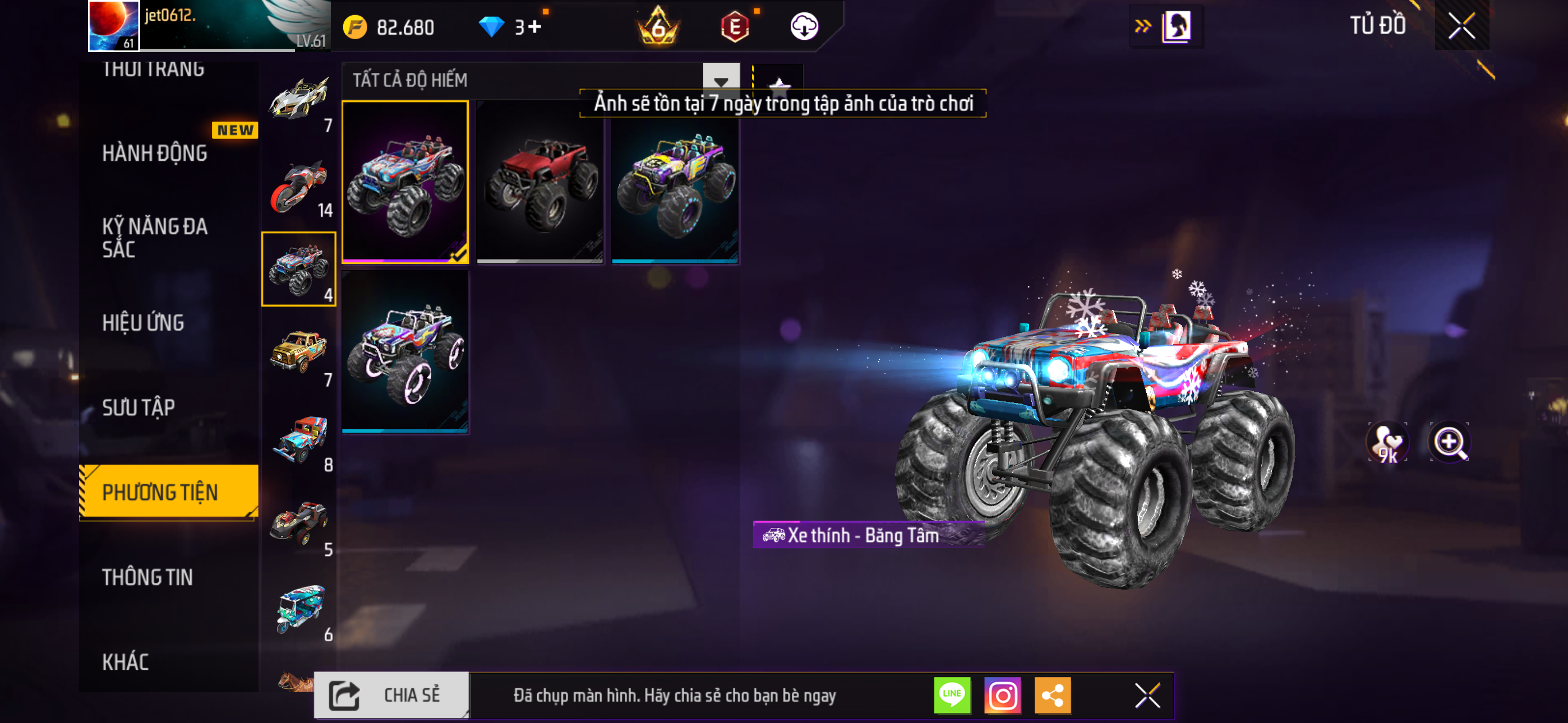Viewport: 1568px width, 723px height.
Task: Click the CHIA SẺ share button
Action: pos(391,695)
